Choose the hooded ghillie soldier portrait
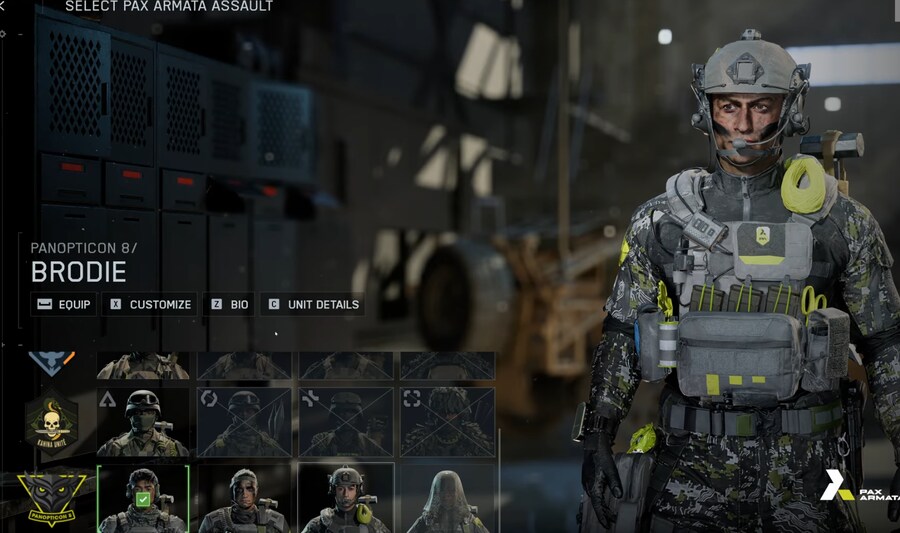This screenshot has height=533, width=900. (447, 497)
